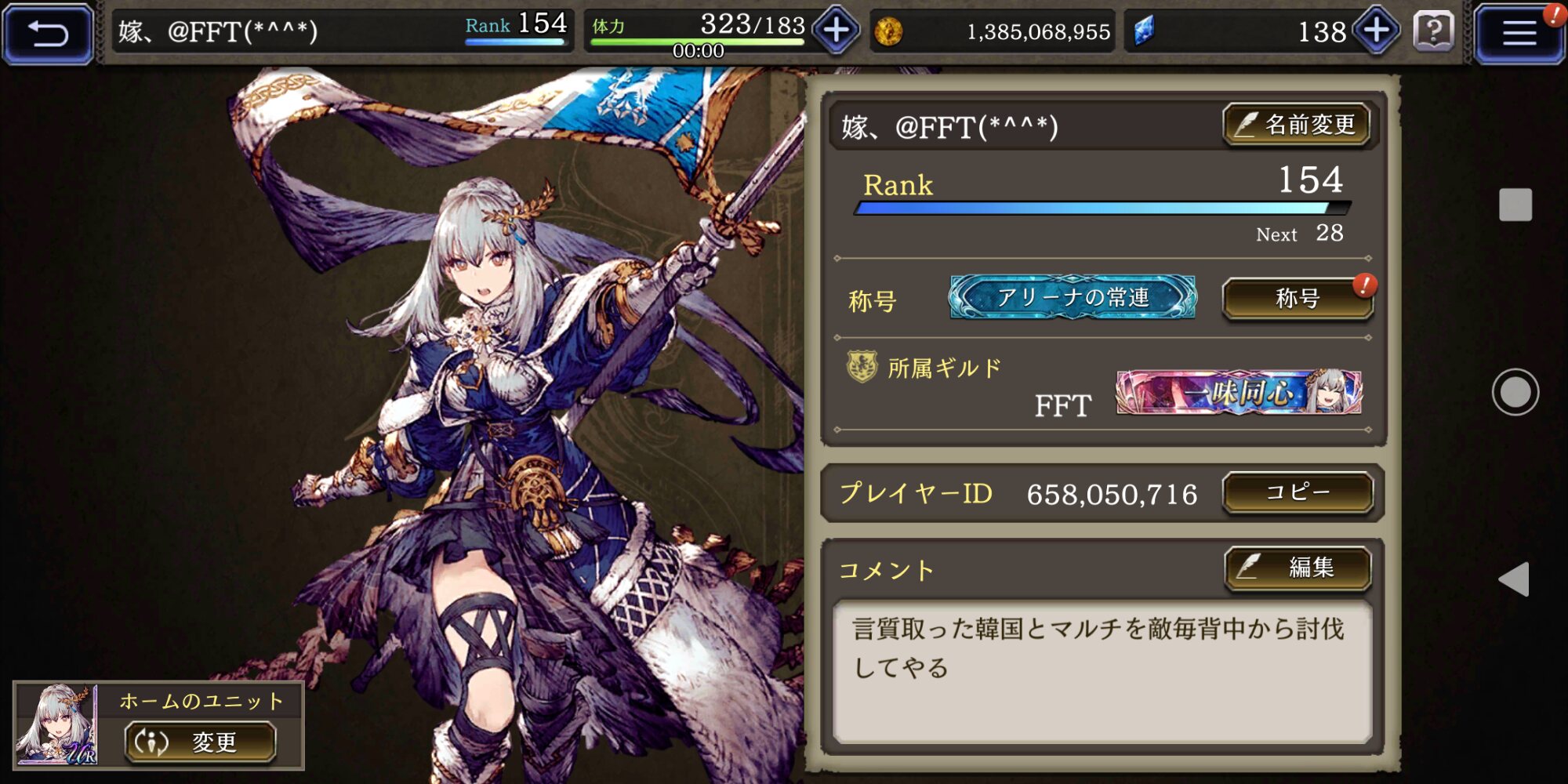Open the question mark help button
1568x784 pixels.
(x=1434, y=32)
